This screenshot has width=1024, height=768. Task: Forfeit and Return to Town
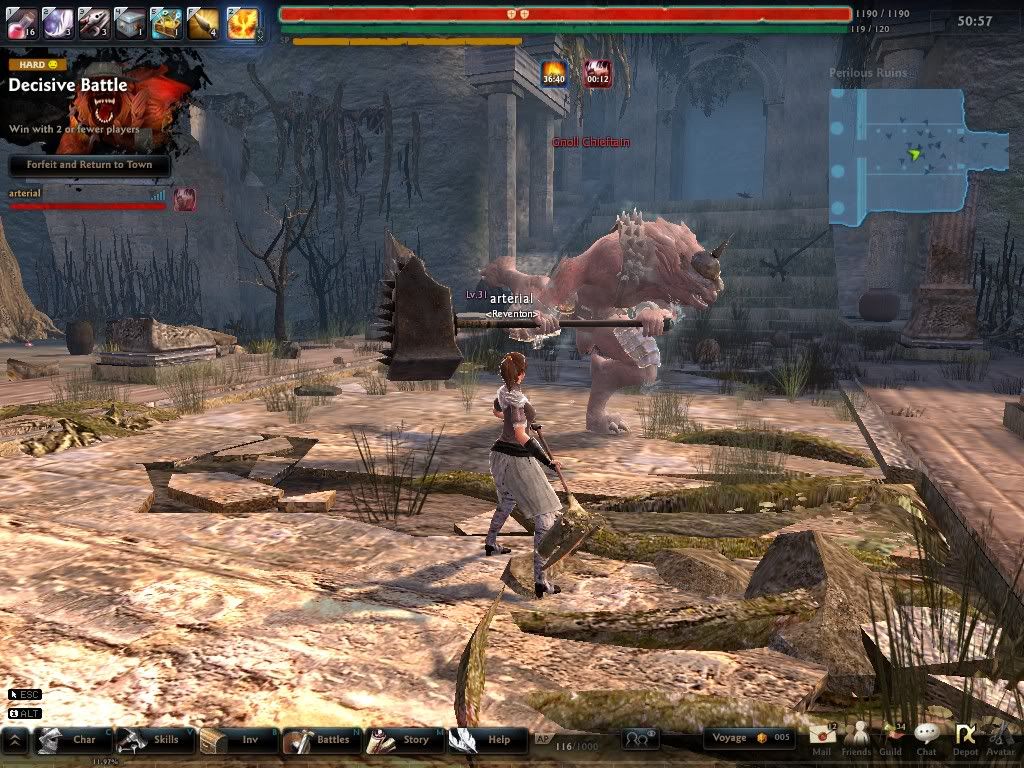point(90,165)
